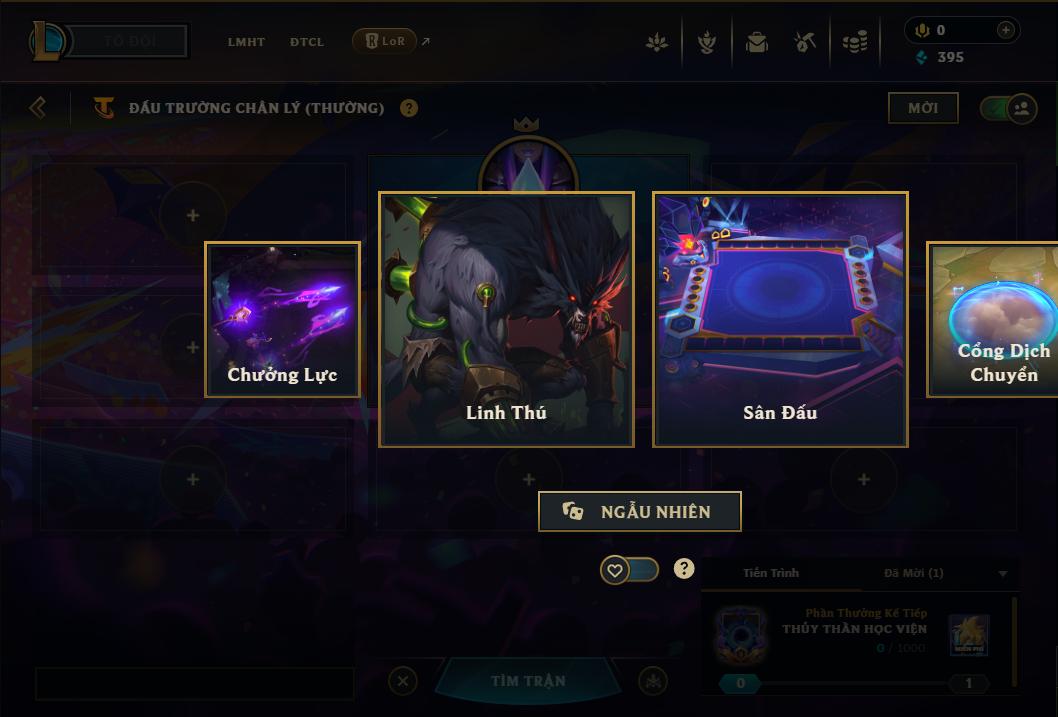Choose the Sân Đấu arena card
Viewport: 1058px width, 717px height.
pos(780,319)
